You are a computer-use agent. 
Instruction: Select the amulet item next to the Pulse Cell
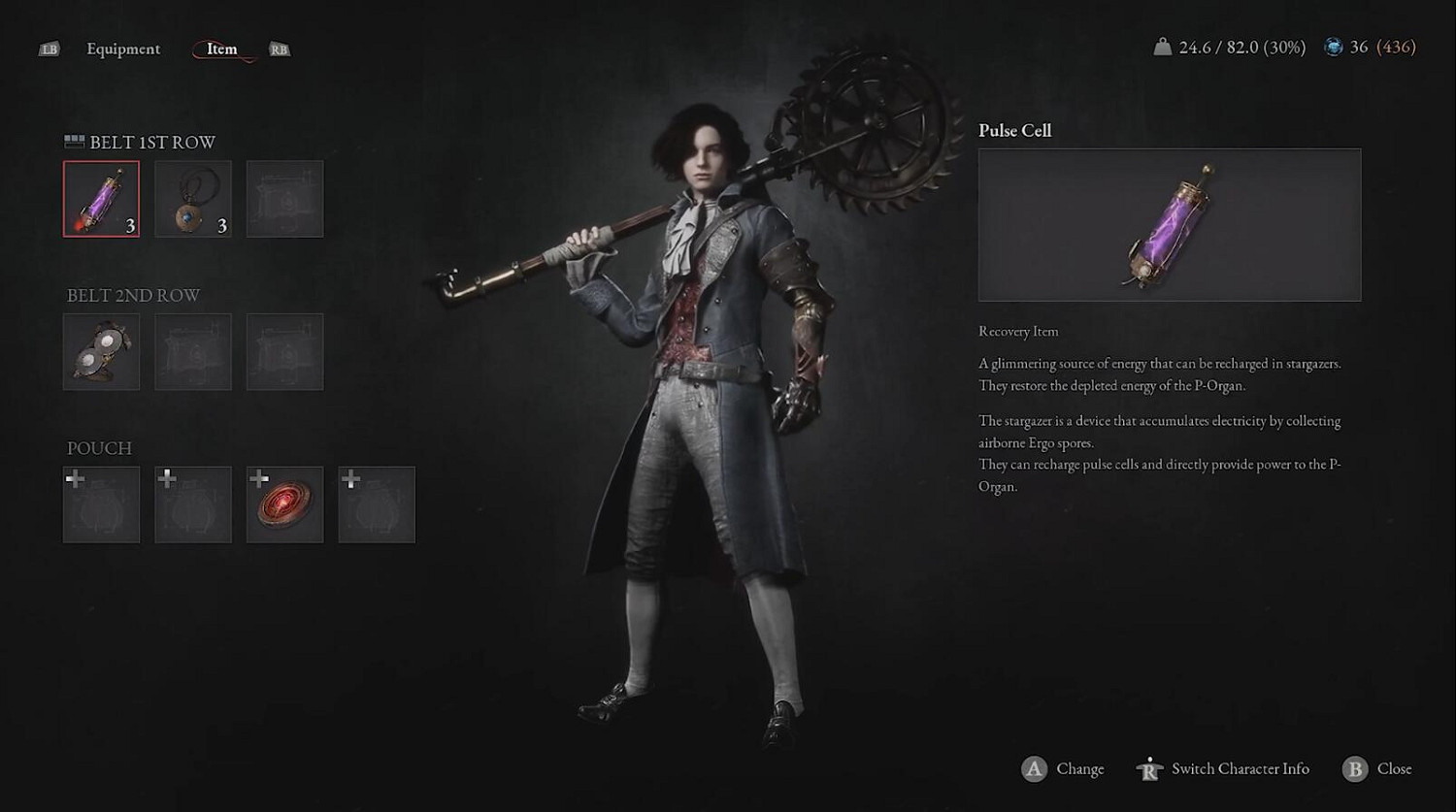[x=192, y=199]
